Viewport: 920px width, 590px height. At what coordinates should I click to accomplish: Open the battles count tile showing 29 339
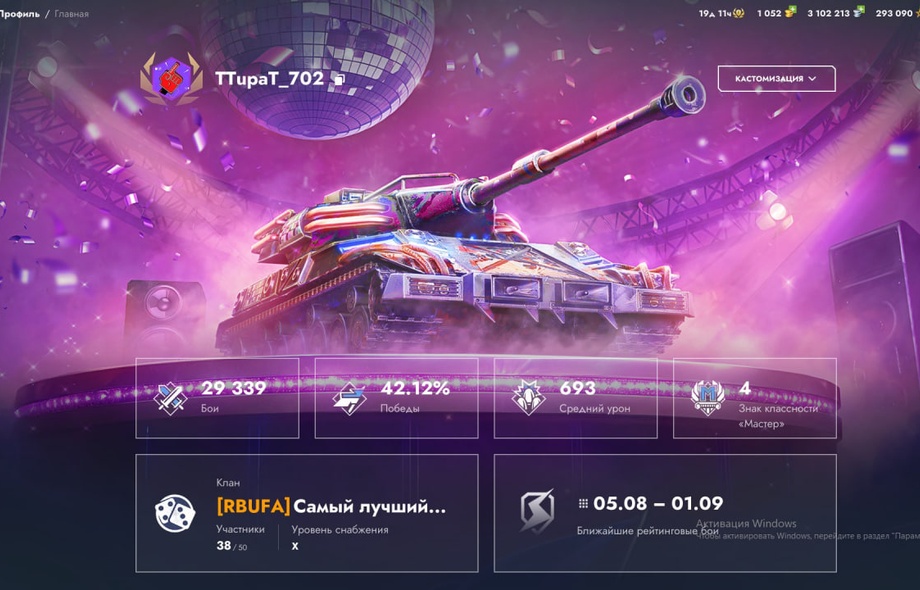[217, 398]
